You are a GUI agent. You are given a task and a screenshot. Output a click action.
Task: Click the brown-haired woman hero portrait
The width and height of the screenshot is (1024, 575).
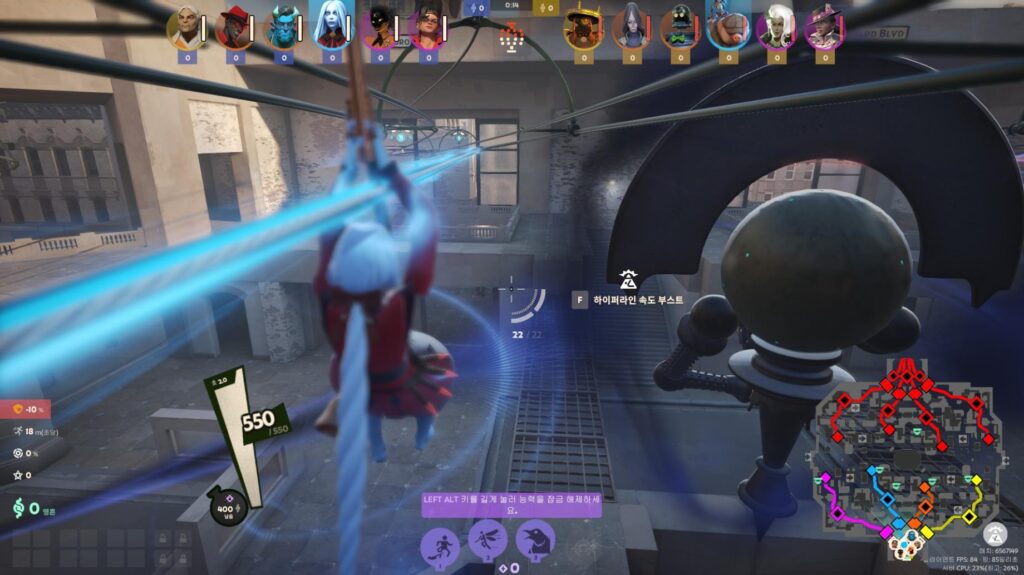point(427,27)
